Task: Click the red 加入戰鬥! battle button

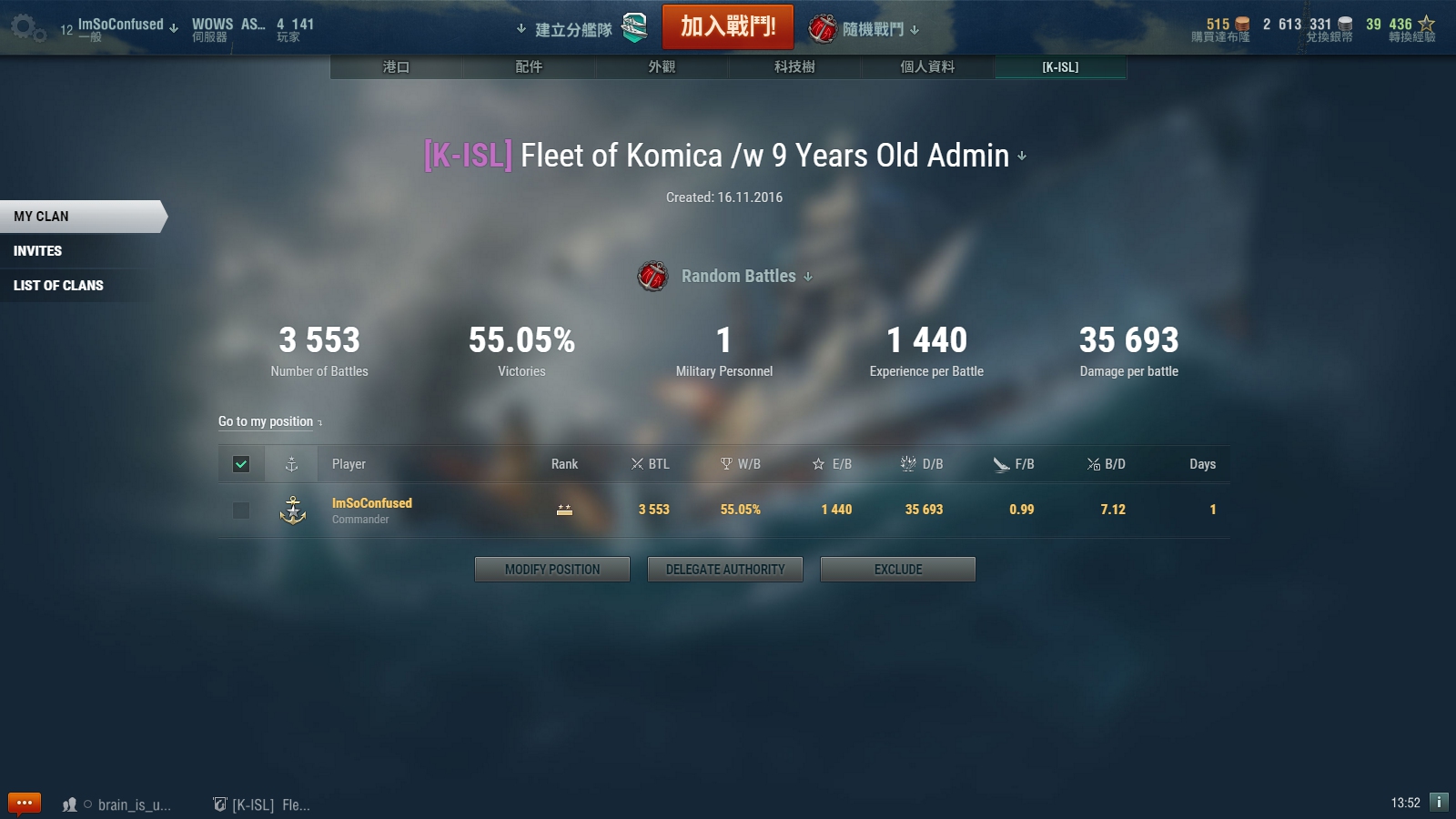Action: pos(727,26)
